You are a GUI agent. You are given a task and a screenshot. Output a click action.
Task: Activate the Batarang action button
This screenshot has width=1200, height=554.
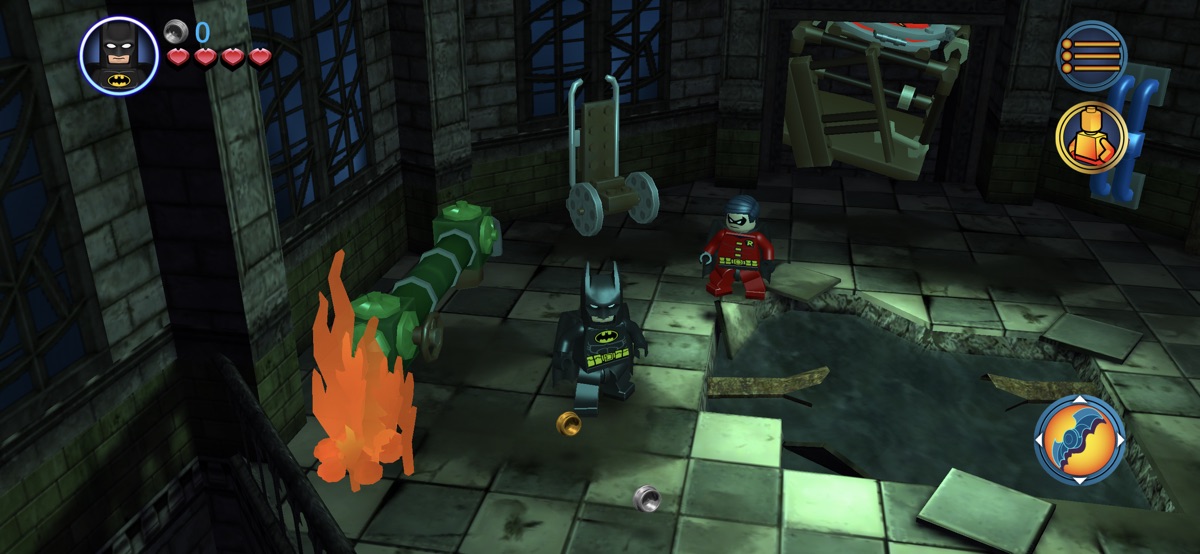click(x=1080, y=441)
